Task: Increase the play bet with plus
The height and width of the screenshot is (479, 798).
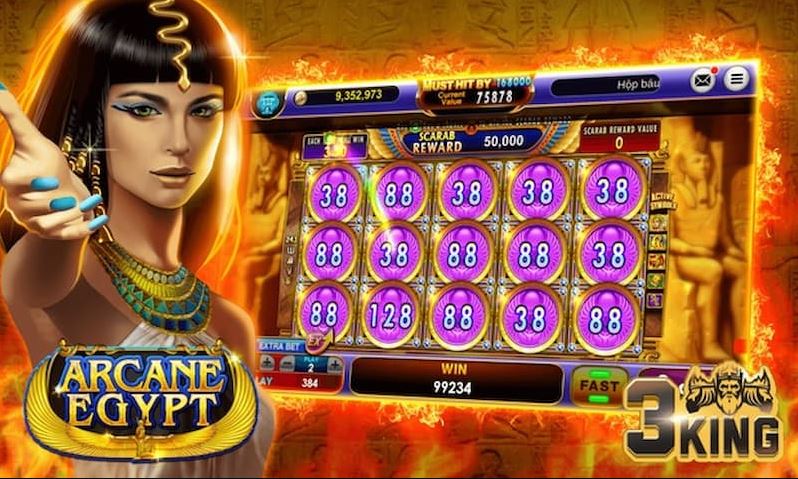Action: 334,363
